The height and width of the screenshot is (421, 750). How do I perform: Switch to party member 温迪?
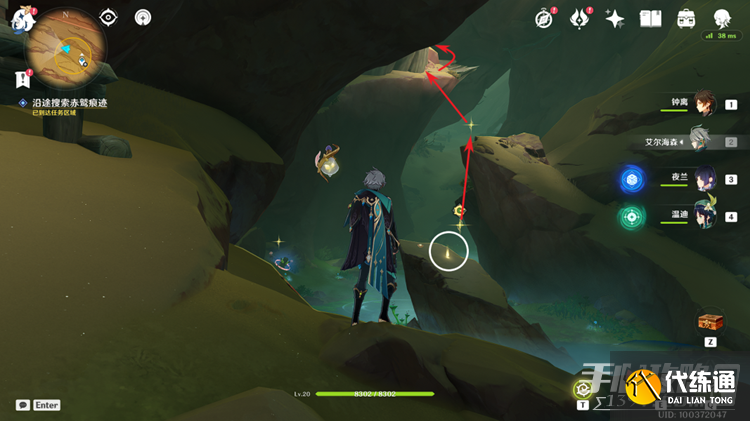(x=705, y=216)
